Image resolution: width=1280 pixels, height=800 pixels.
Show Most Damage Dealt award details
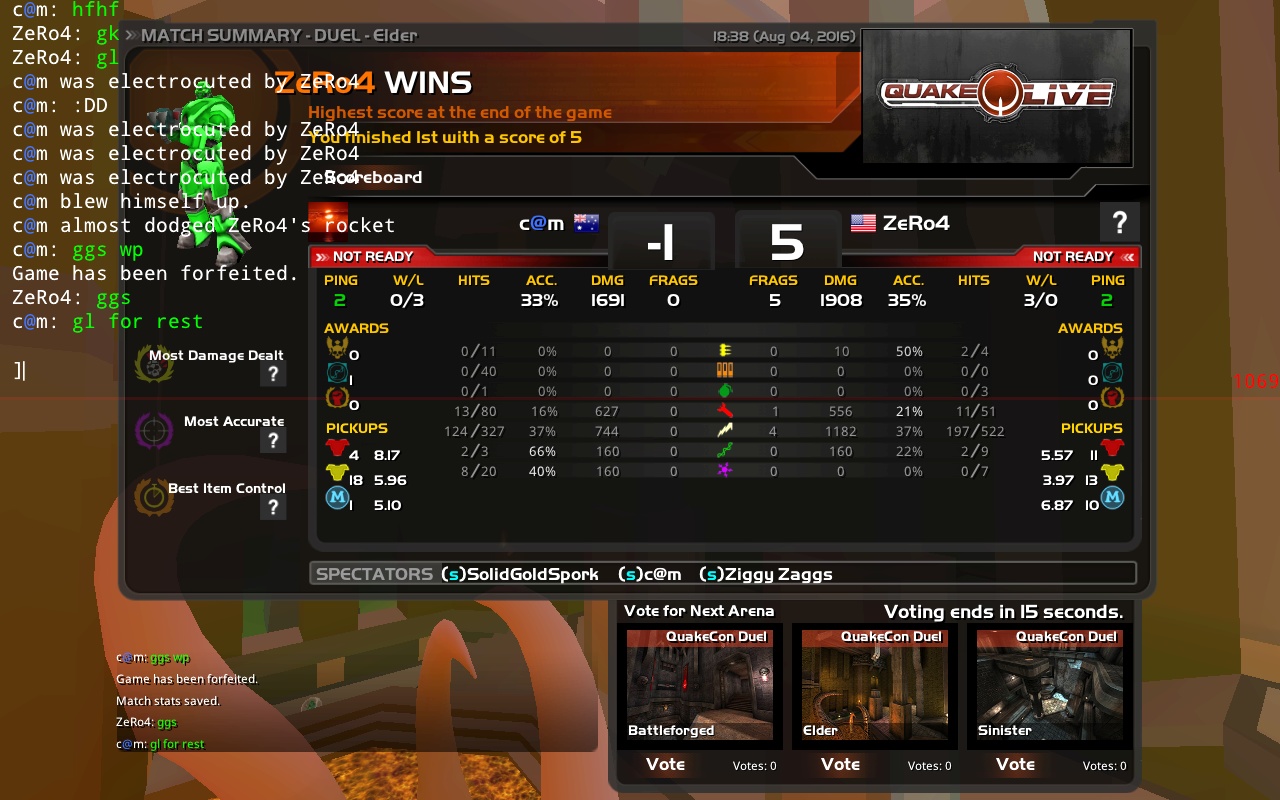[x=272, y=374]
